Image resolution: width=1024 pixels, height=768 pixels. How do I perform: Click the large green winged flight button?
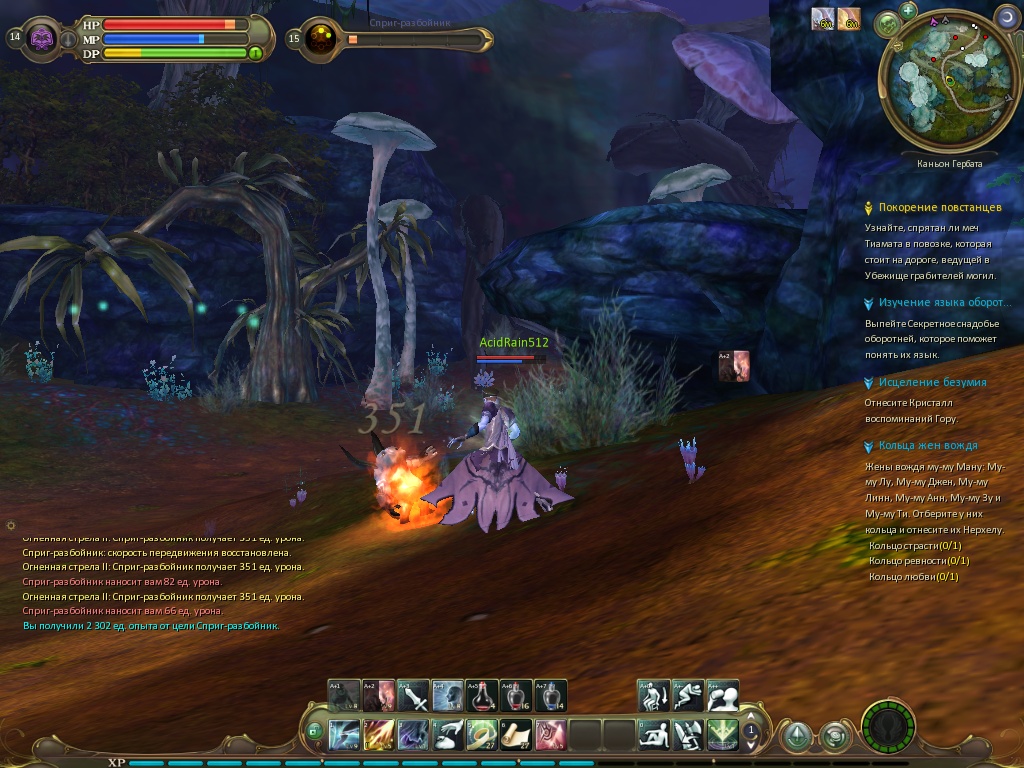click(723, 735)
